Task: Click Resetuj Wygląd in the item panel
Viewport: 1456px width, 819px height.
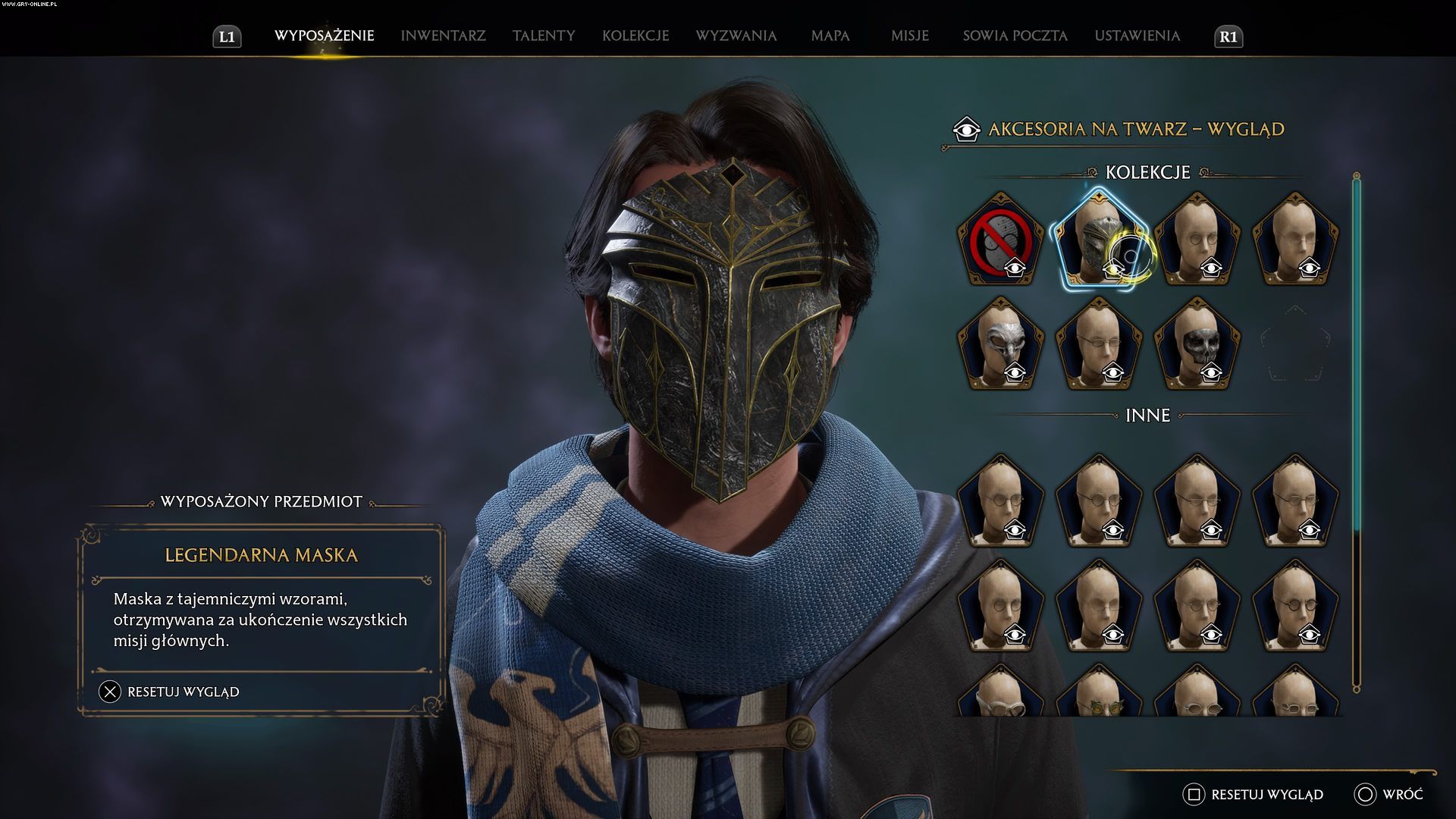Action: (x=182, y=692)
